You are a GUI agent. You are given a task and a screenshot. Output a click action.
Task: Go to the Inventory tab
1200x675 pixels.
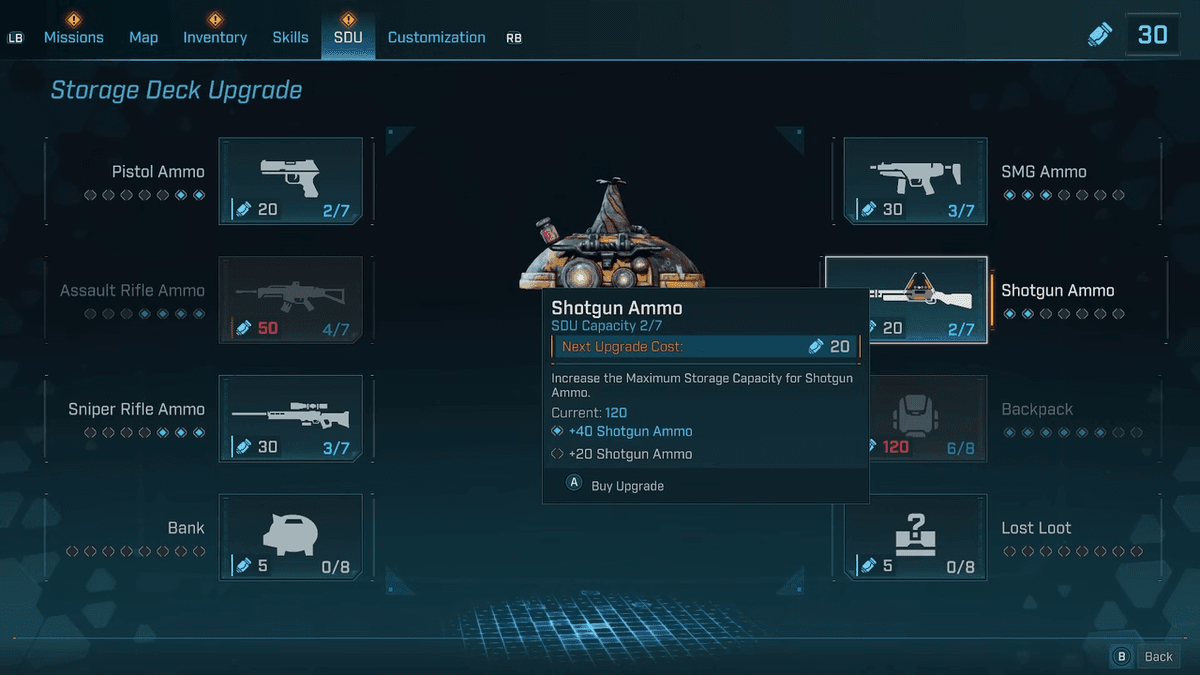(214, 37)
